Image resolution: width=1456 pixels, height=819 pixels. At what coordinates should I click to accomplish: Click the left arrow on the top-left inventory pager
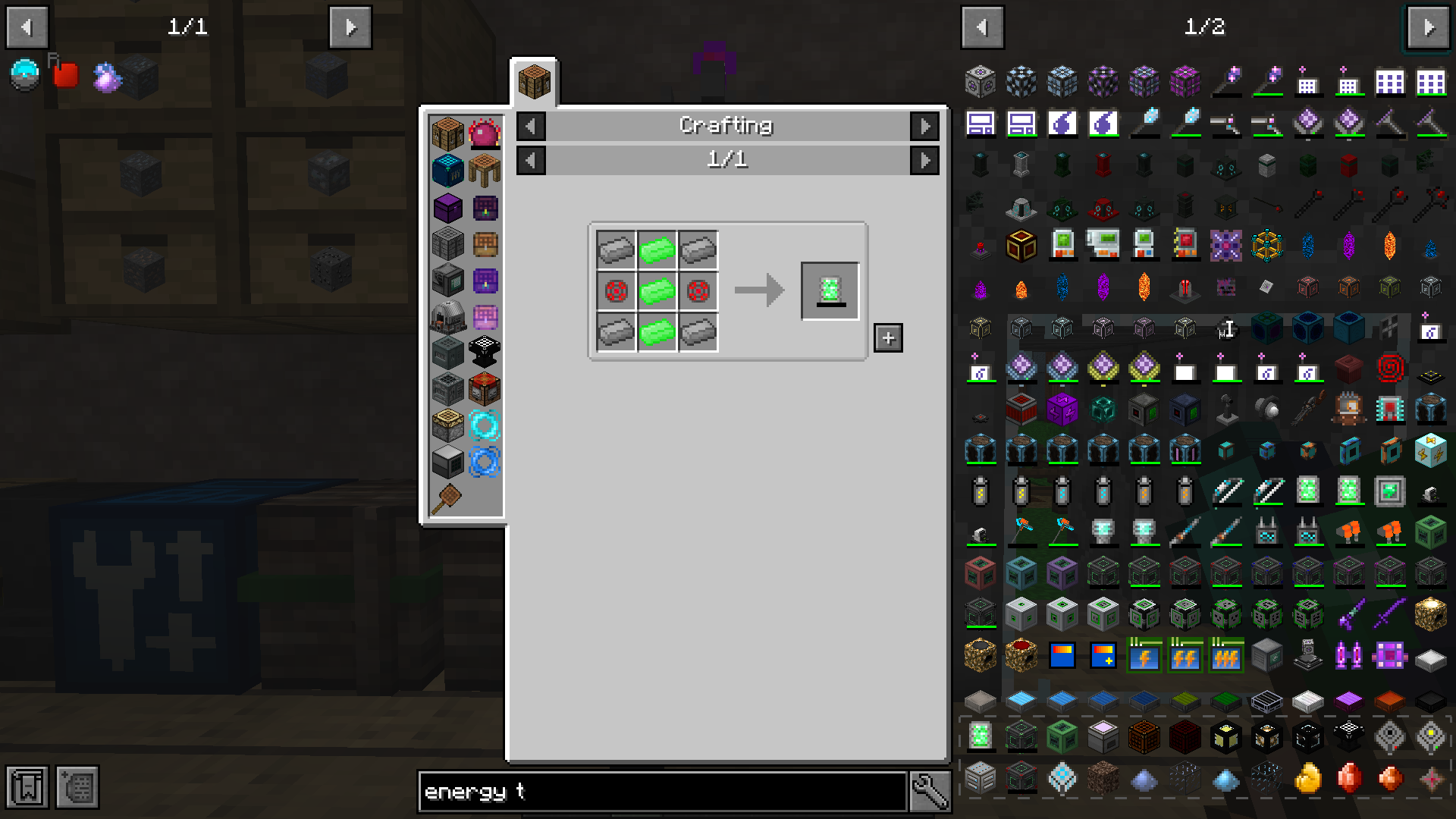(x=27, y=27)
